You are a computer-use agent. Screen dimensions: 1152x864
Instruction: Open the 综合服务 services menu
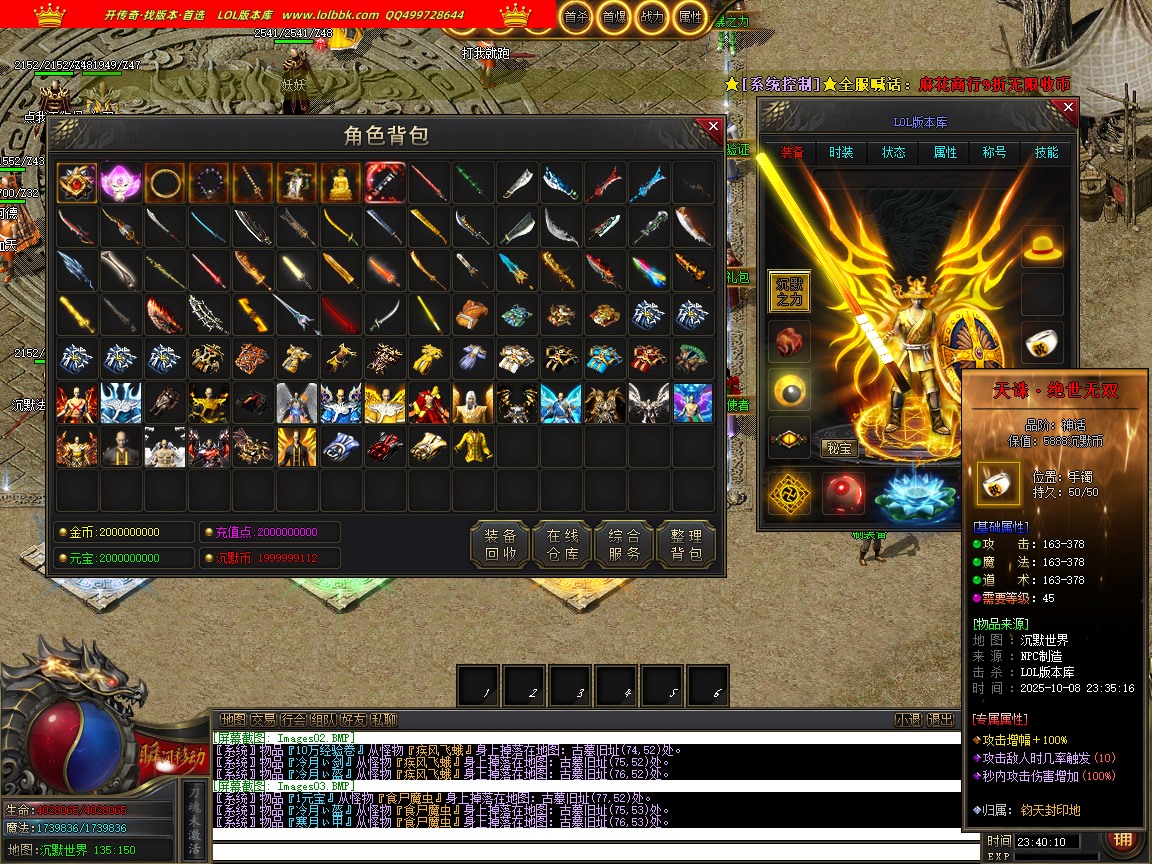(624, 543)
